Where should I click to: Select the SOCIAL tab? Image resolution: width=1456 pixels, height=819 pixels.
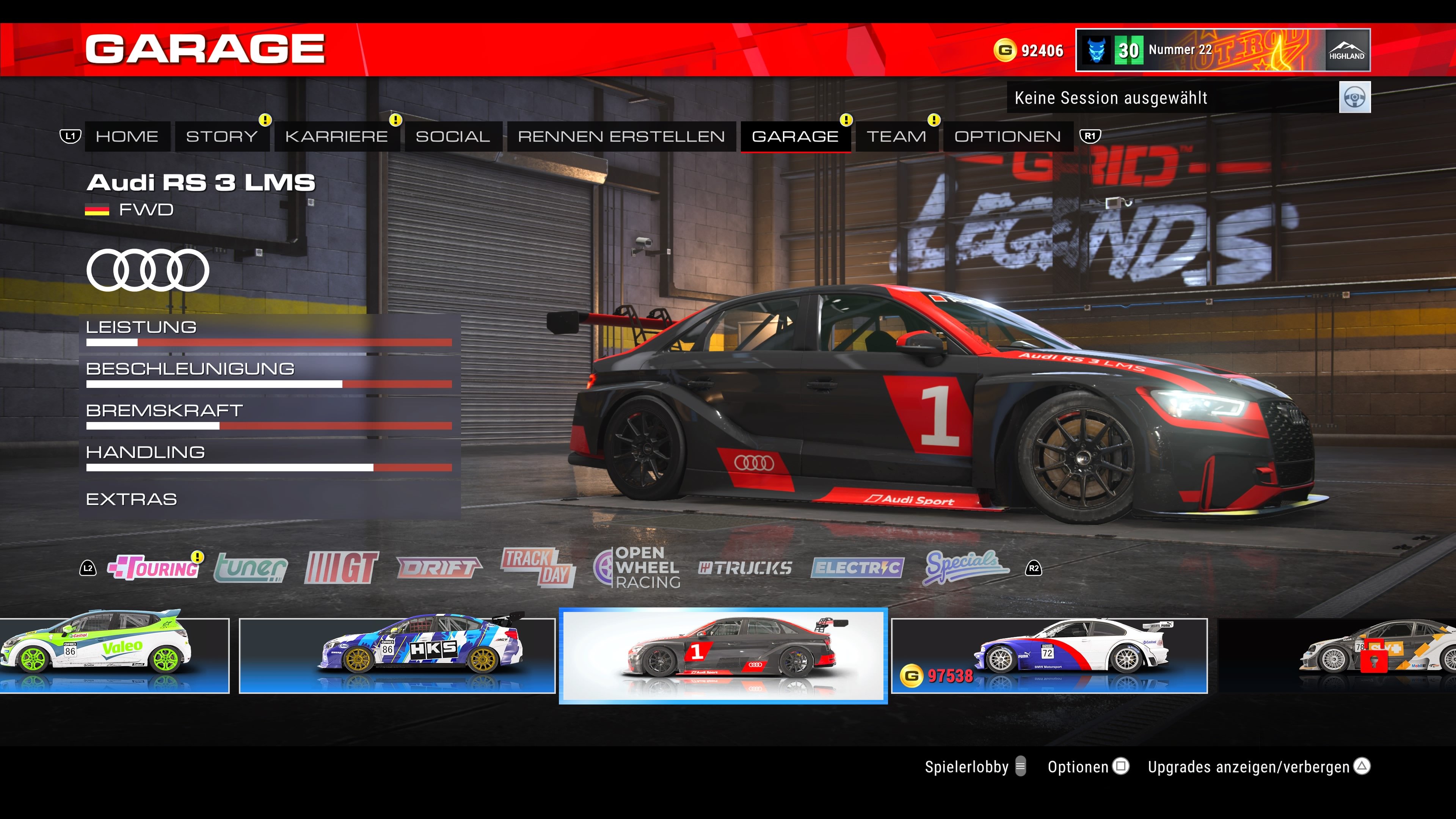[453, 137]
